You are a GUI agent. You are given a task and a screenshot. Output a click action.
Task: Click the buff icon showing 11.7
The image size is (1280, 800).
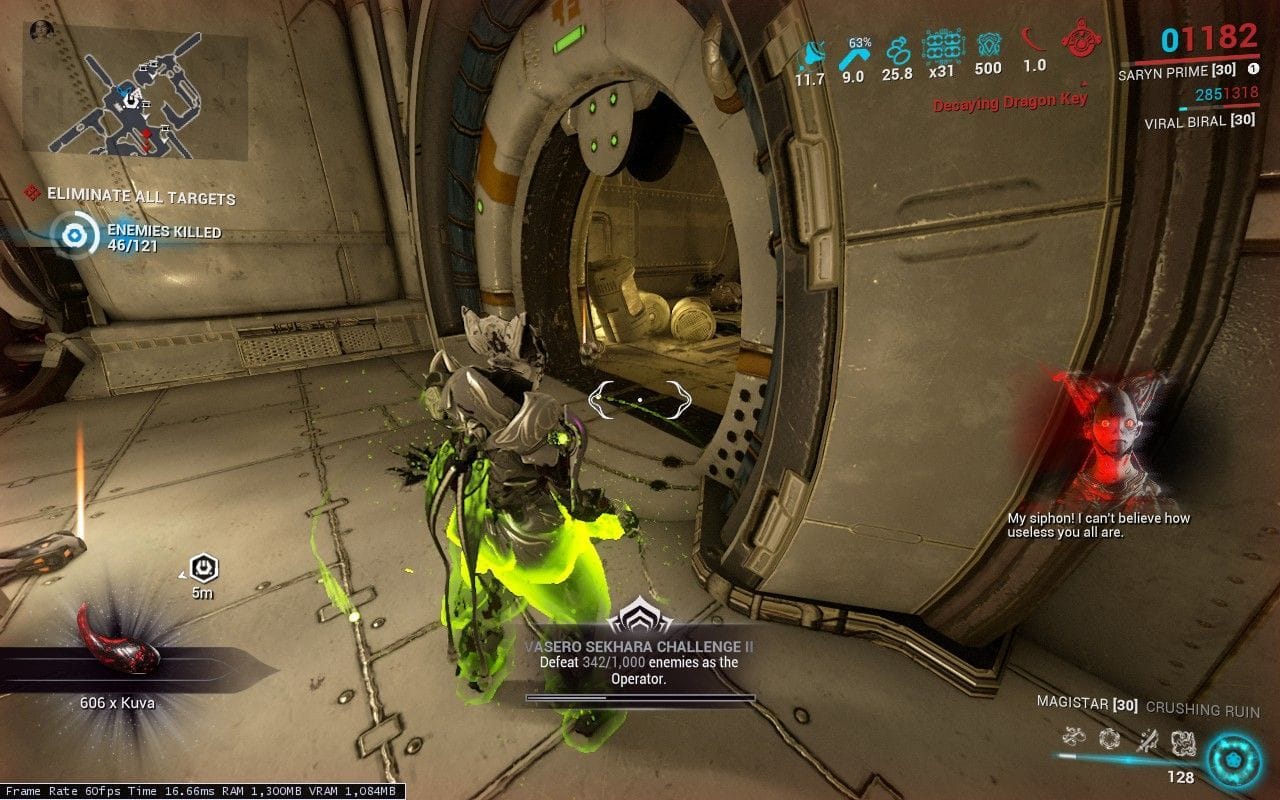(810, 54)
